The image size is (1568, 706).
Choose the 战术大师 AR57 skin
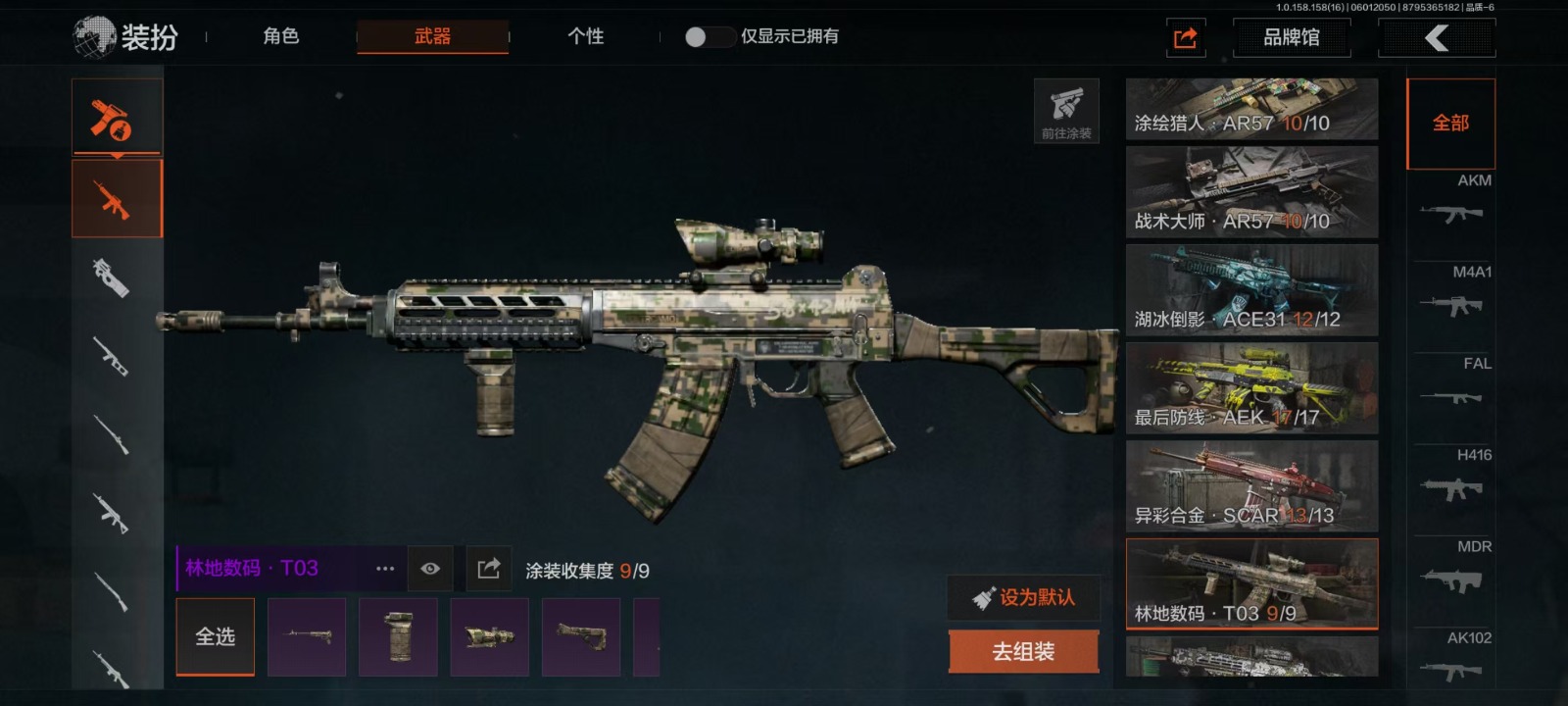point(1251,192)
